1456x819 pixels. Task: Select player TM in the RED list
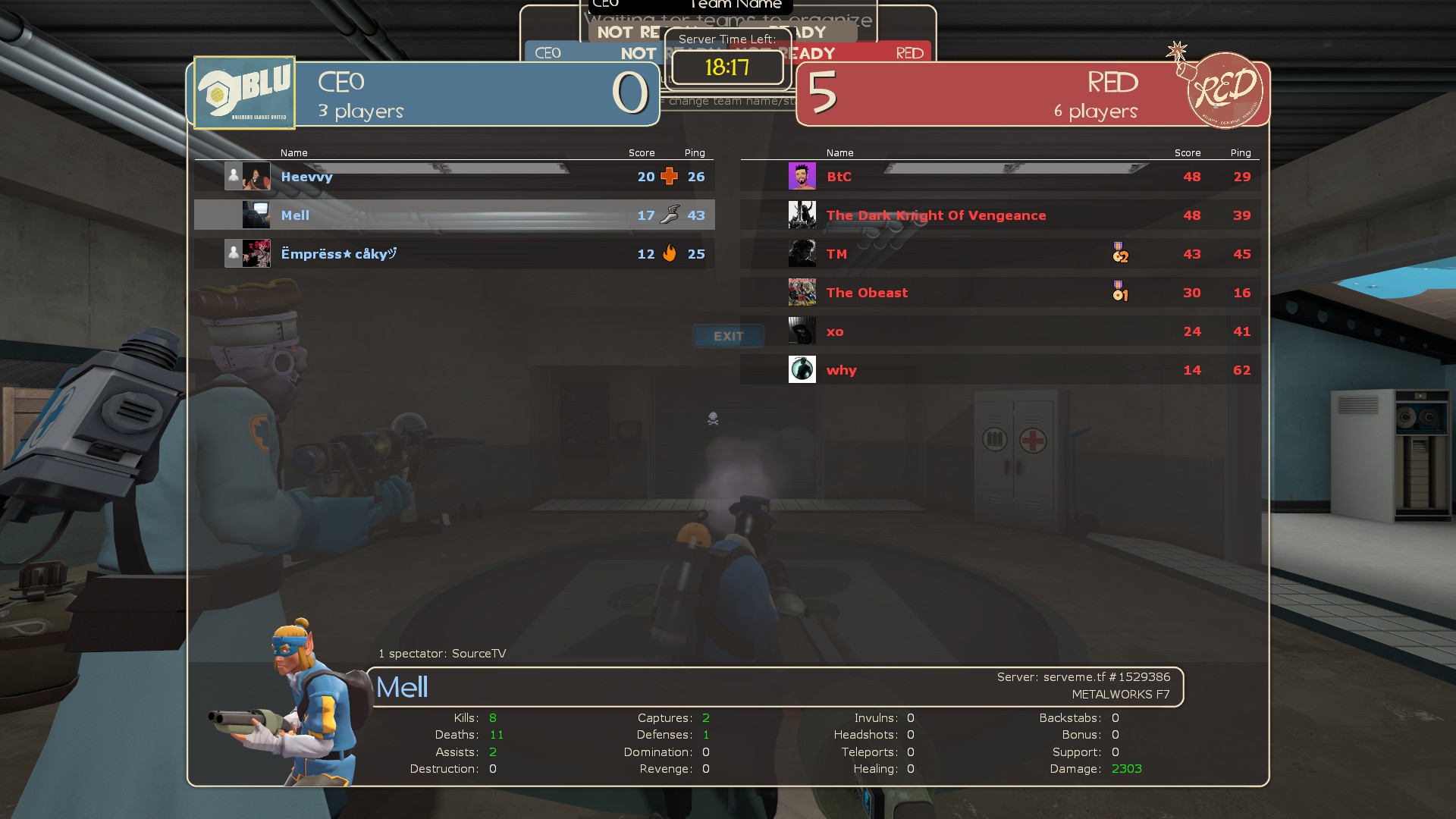coord(836,254)
